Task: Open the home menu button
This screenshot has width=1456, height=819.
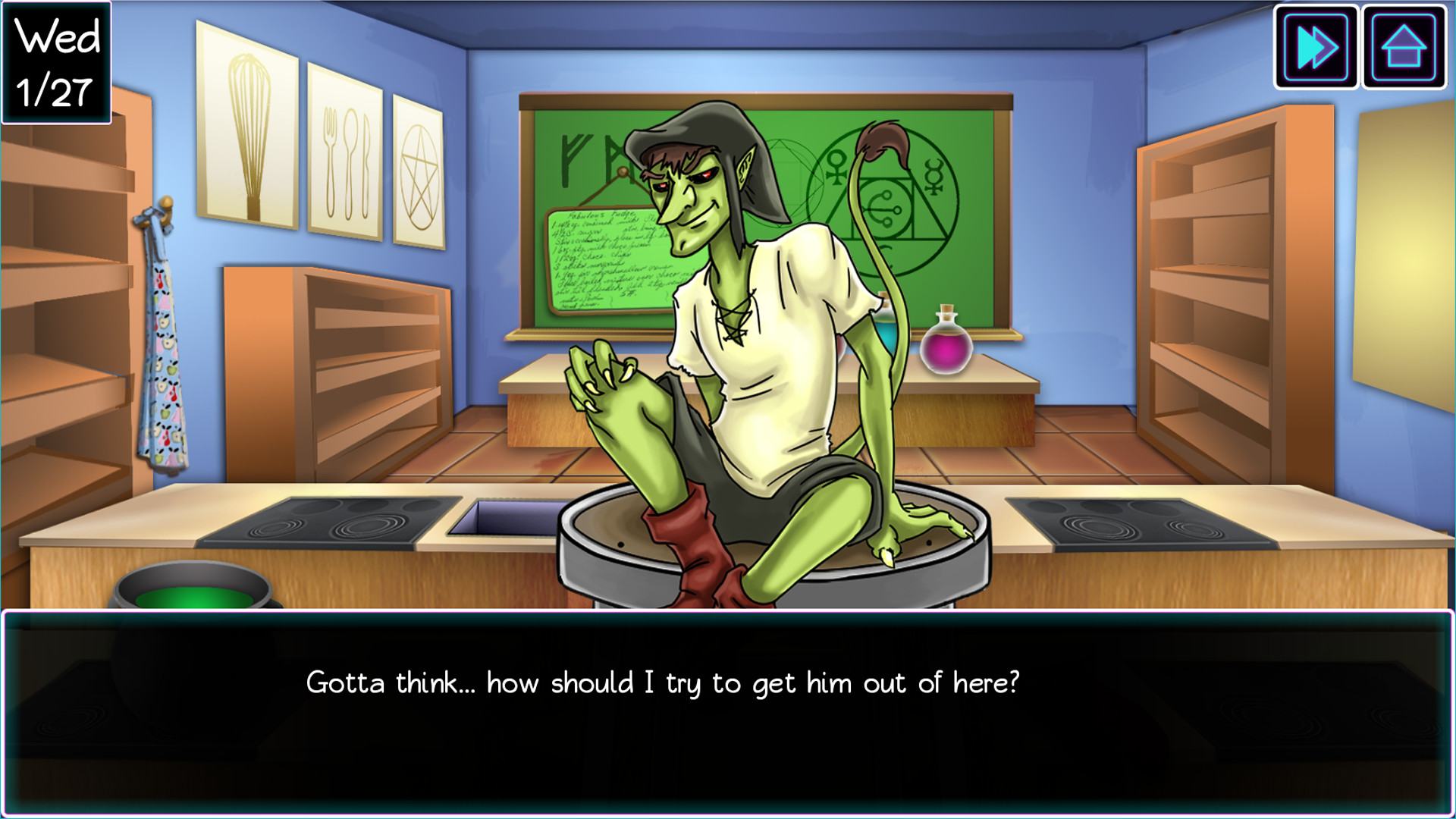Action: 1404,47
